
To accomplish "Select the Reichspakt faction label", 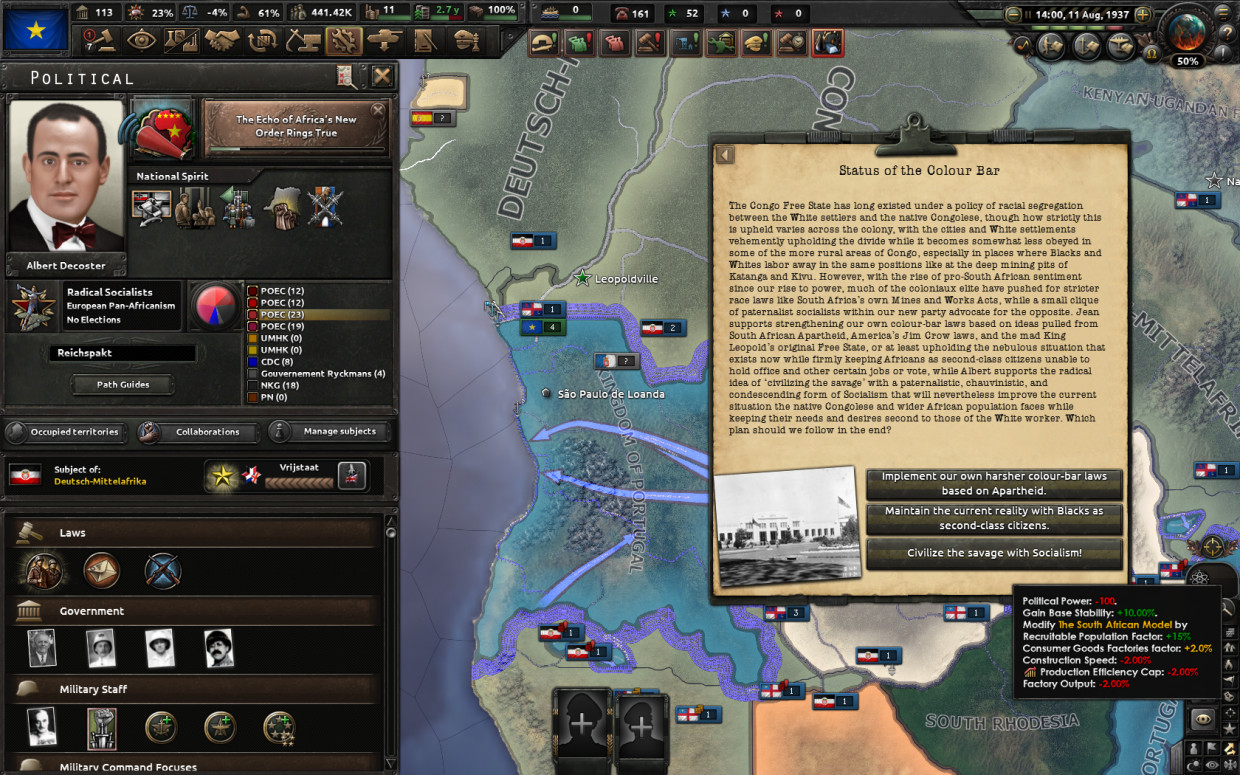I will (x=122, y=353).
